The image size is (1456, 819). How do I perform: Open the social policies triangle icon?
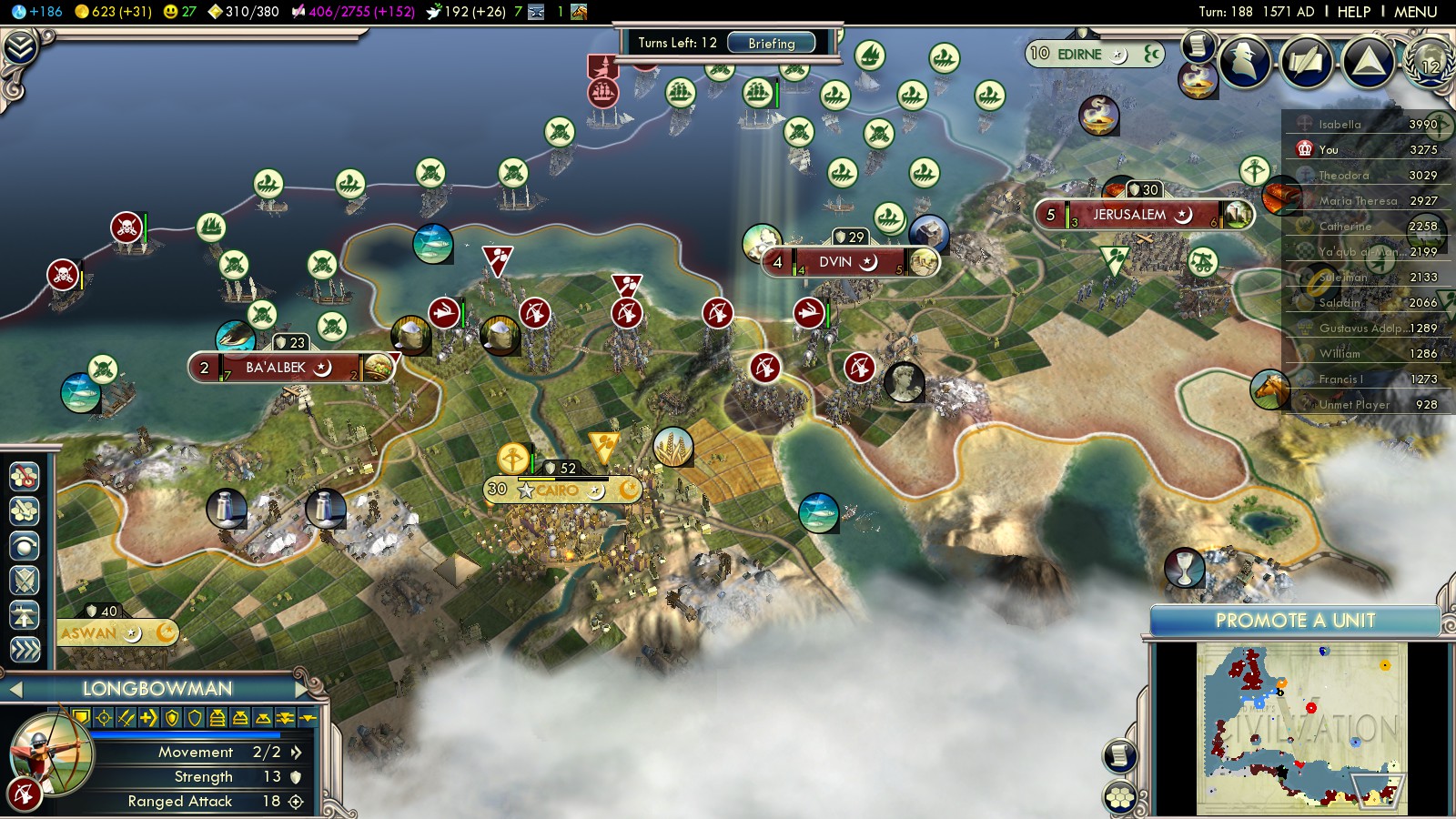pyautogui.click(x=1368, y=62)
